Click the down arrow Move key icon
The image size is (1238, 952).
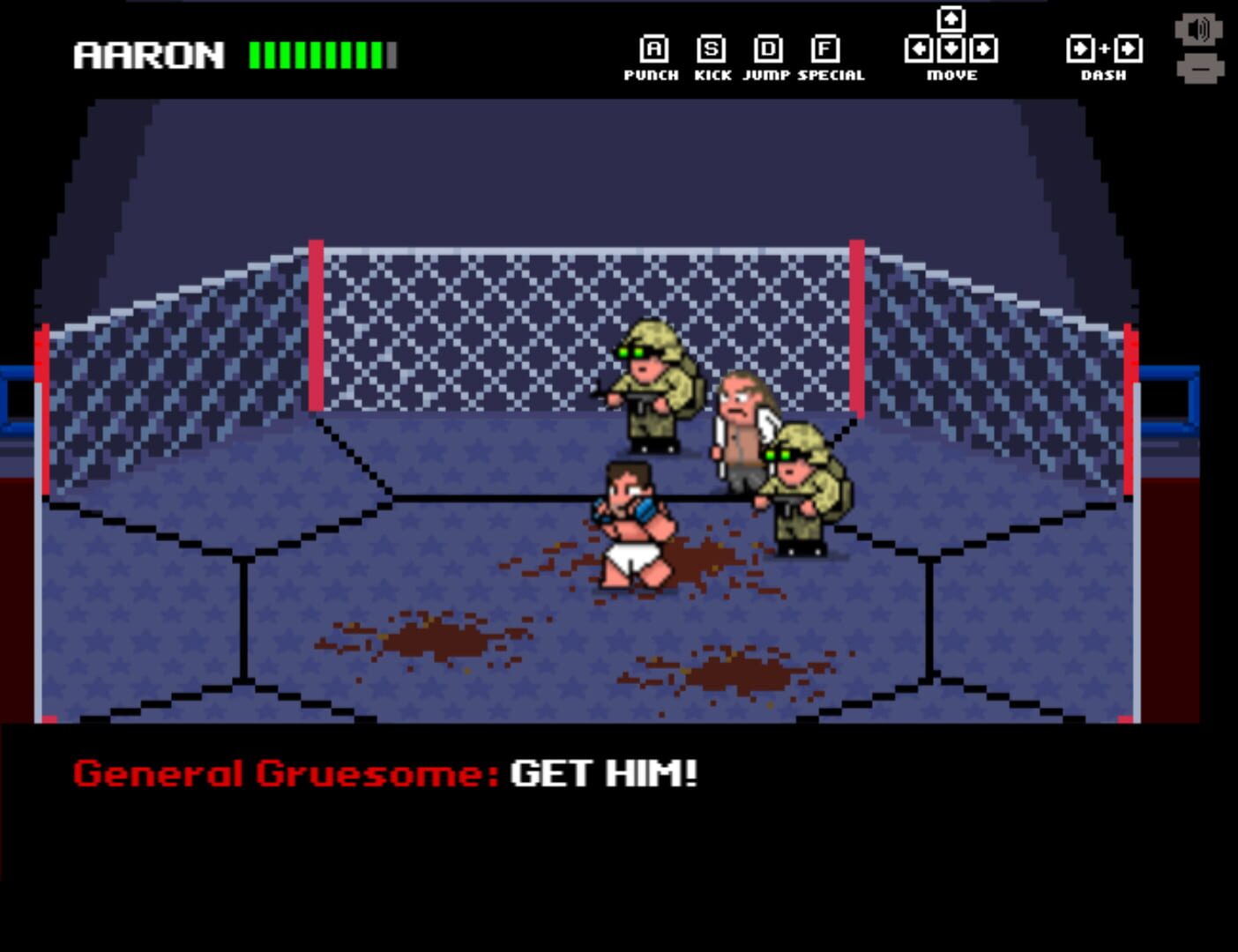pyautogui.click(x=950, y=50)
